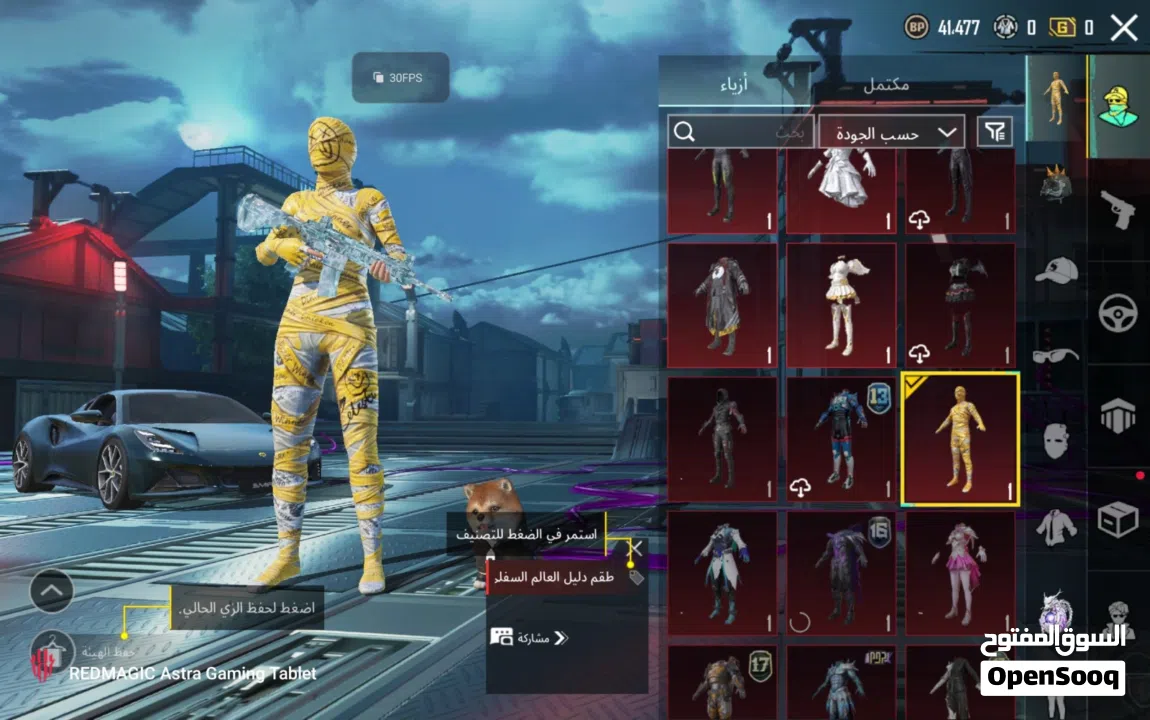The height and width of the screenshot is (720, 1150).
Task: Open the حسب الجودة sort dropdown
Action: pos(891,132)
